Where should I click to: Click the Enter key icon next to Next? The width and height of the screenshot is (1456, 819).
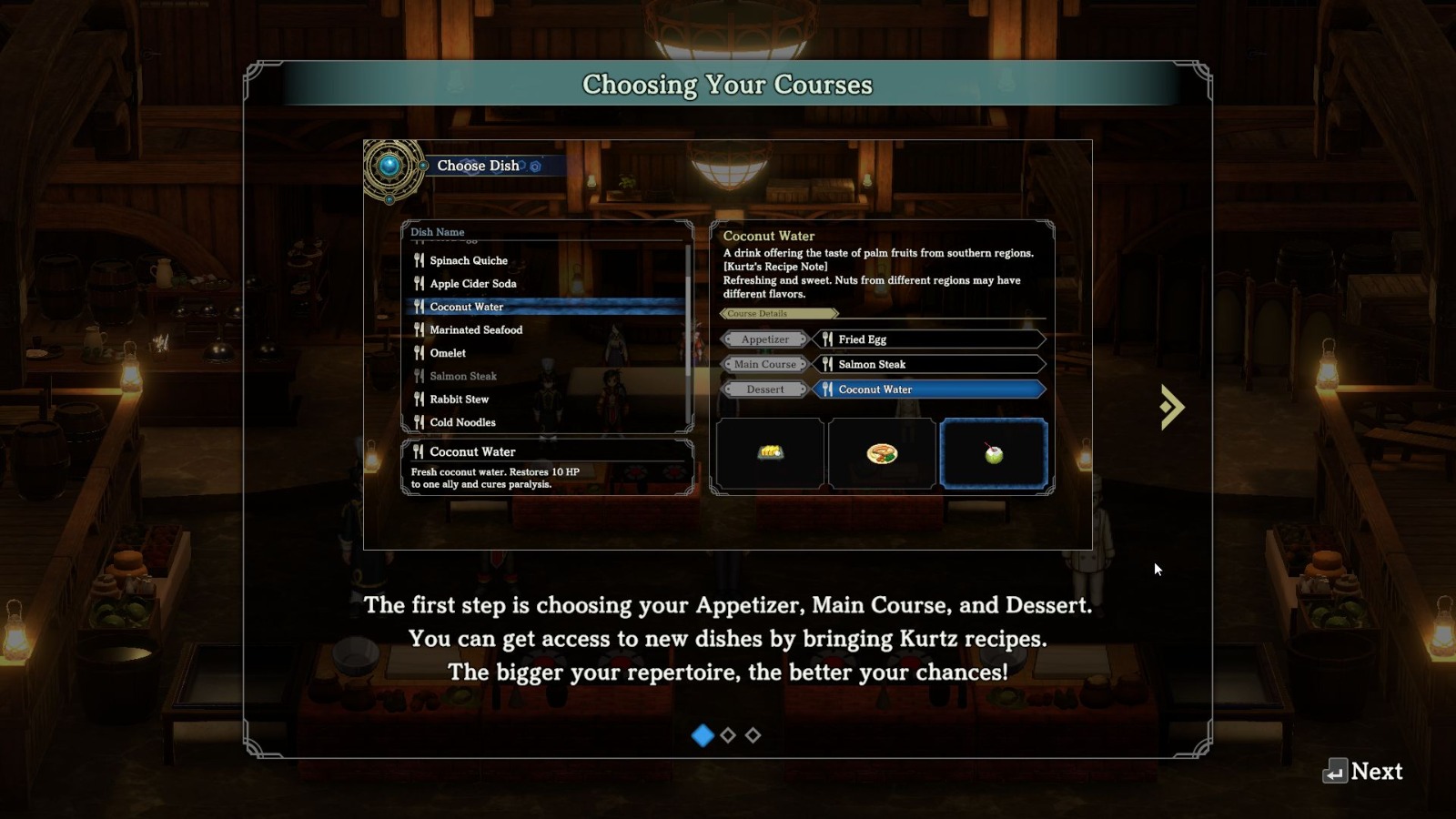1337,772
